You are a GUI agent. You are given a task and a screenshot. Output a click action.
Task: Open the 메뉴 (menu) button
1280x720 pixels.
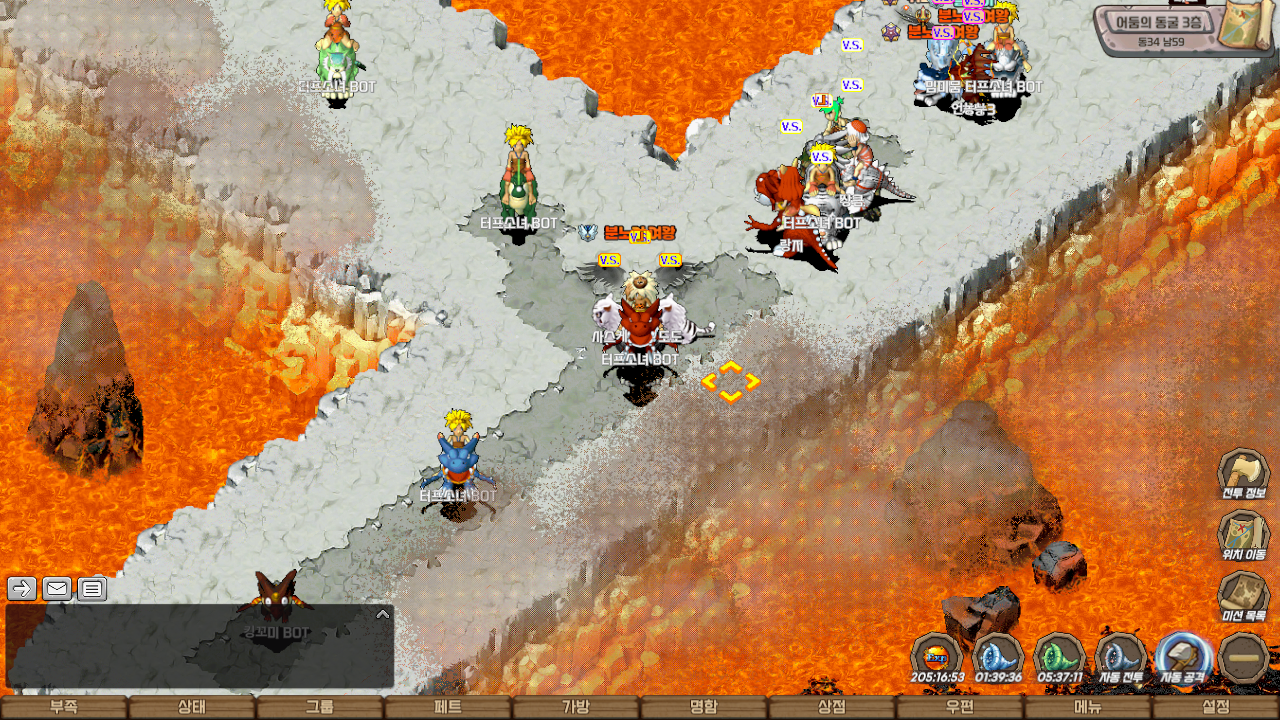point(1088,707)
